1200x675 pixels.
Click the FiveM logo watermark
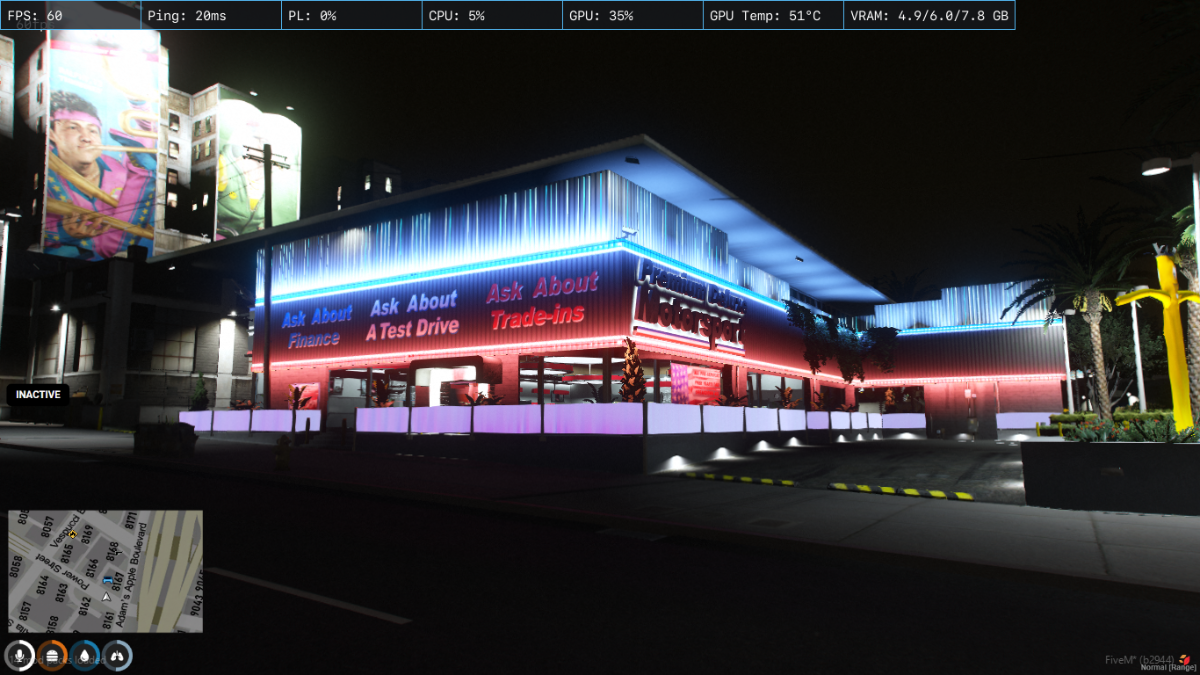tap(1185, 659)
